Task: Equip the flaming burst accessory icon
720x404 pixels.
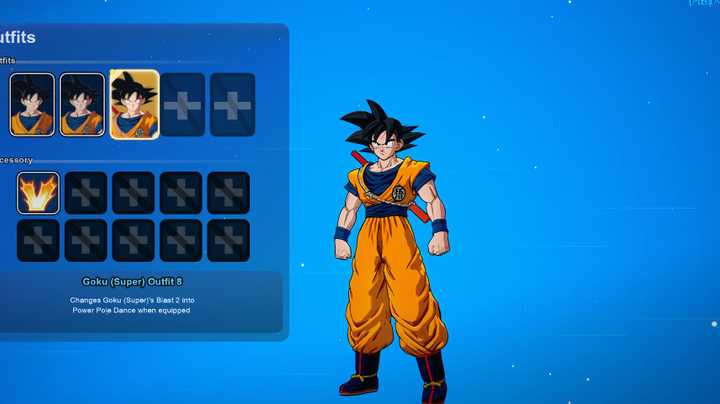Action: click(x=38, y=193)
